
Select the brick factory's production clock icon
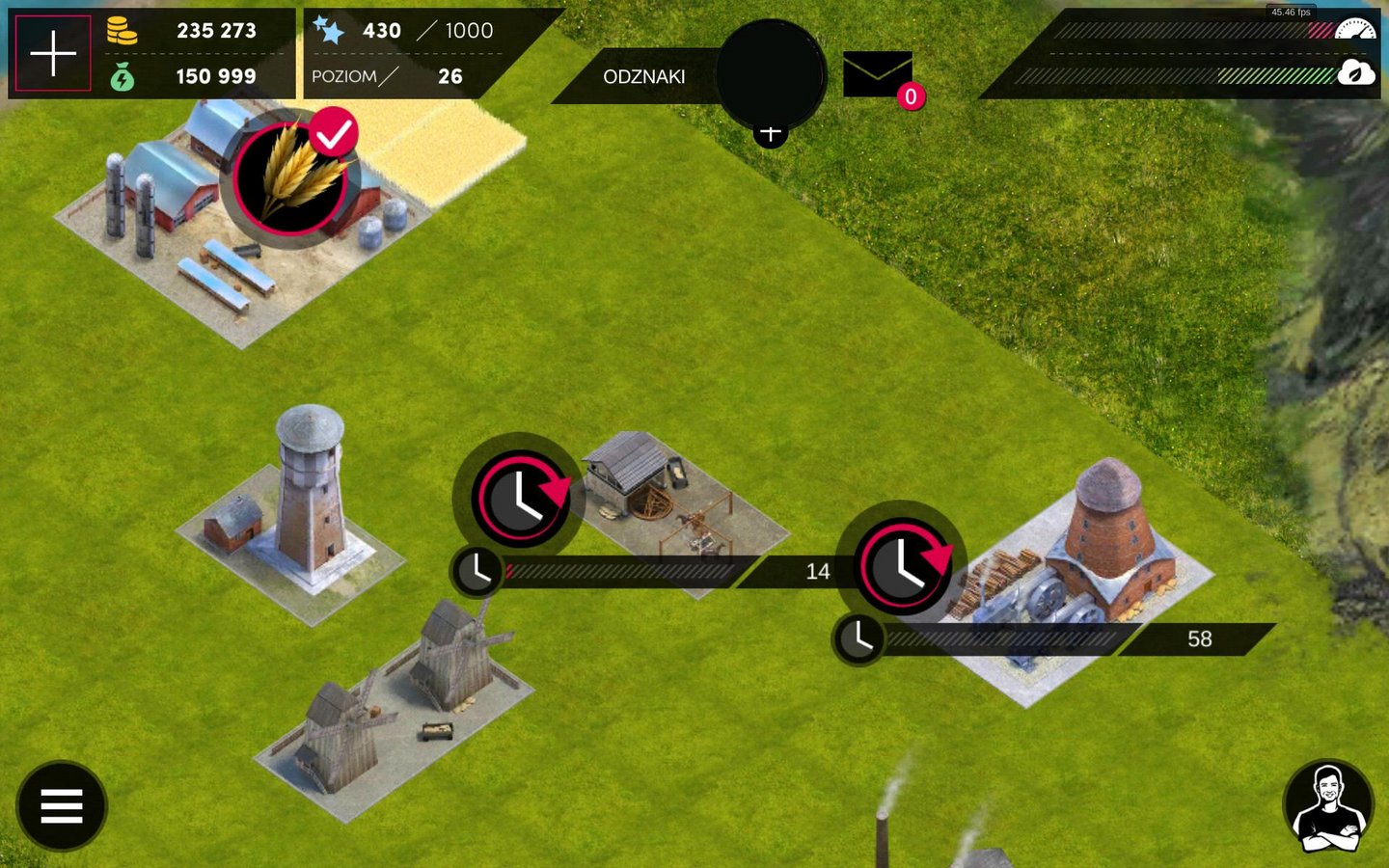click(903, 566)
